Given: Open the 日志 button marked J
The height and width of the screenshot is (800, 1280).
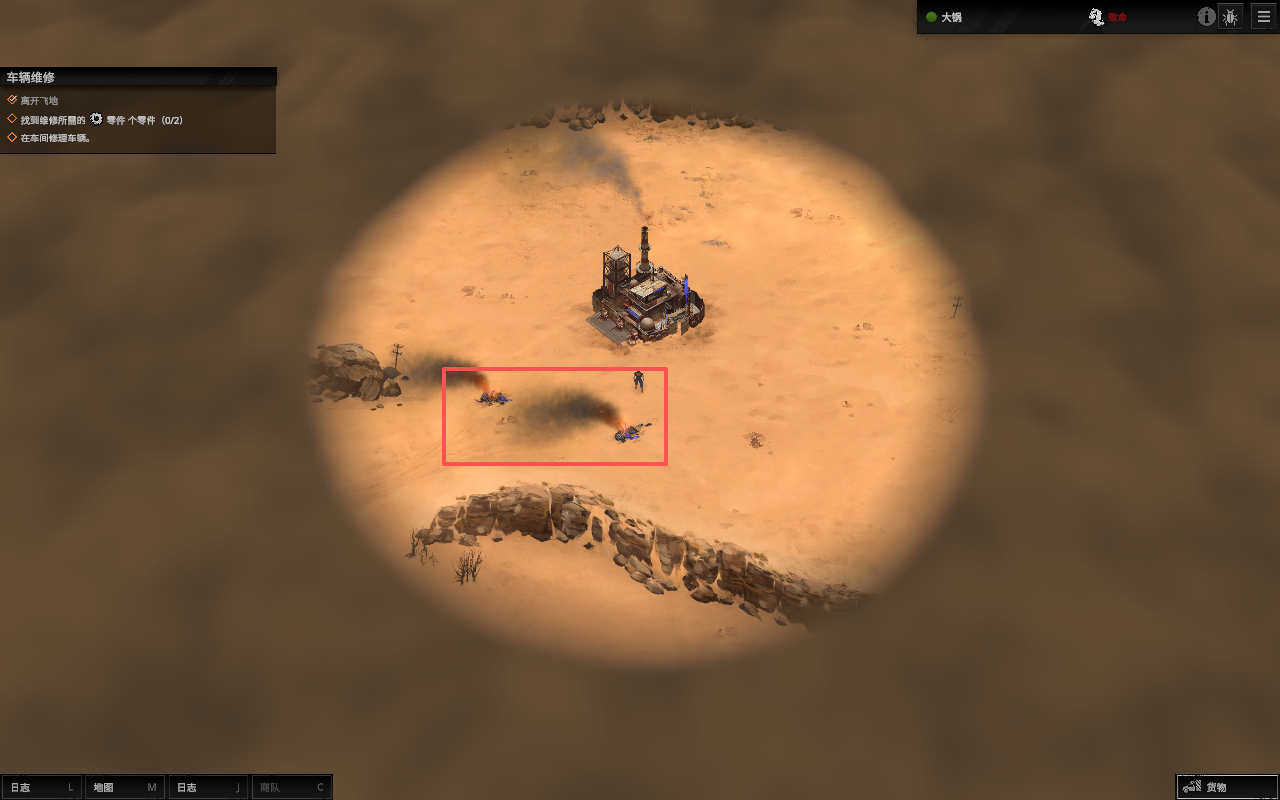Looking at the screenshot, I should (208, 787).
